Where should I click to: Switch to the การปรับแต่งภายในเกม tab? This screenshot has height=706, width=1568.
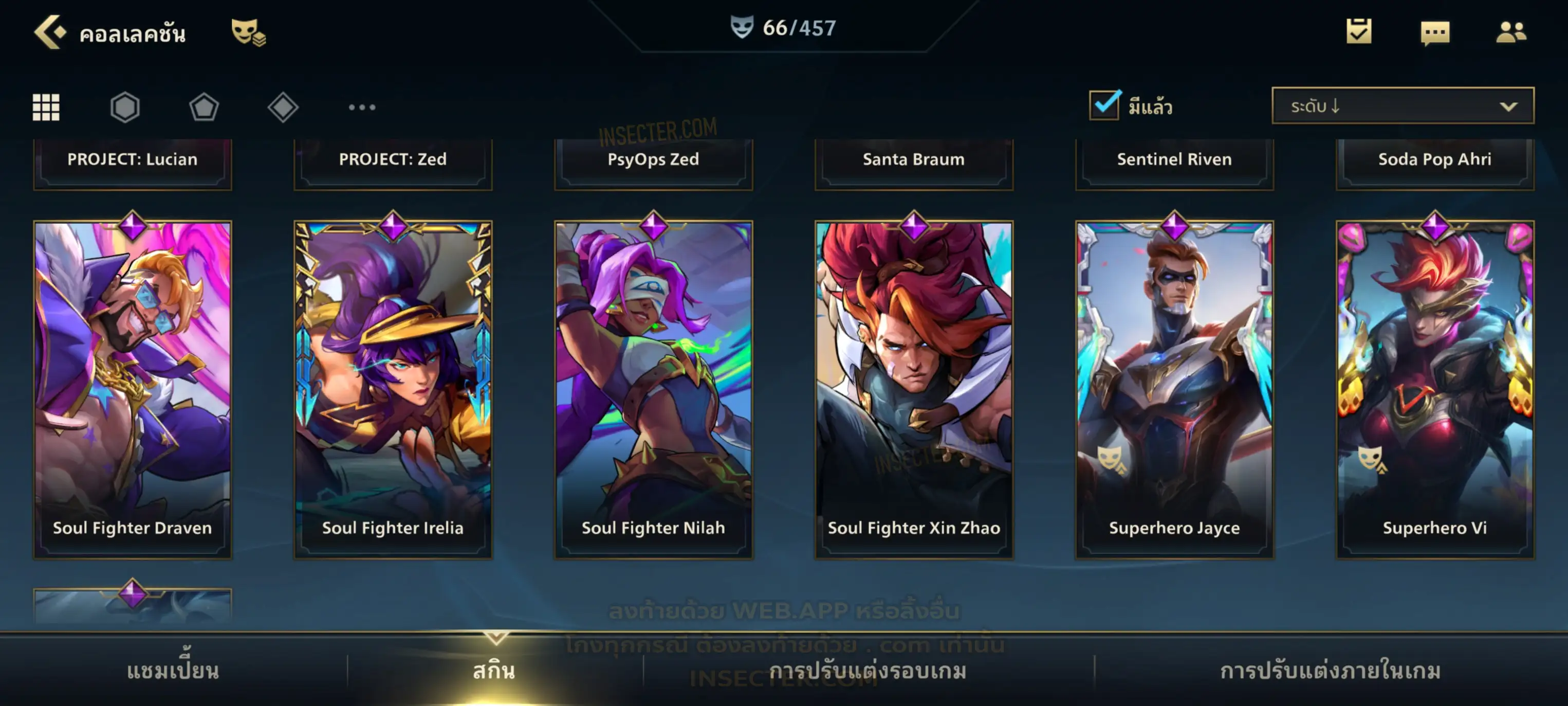click(1330, 671)
